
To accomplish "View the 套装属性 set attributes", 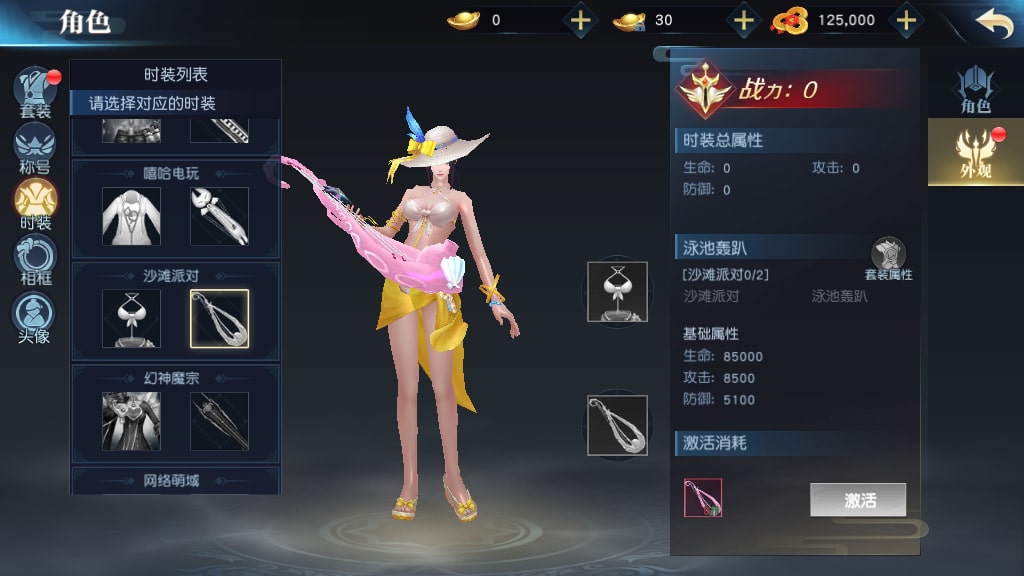I will [x=888, y=260].
